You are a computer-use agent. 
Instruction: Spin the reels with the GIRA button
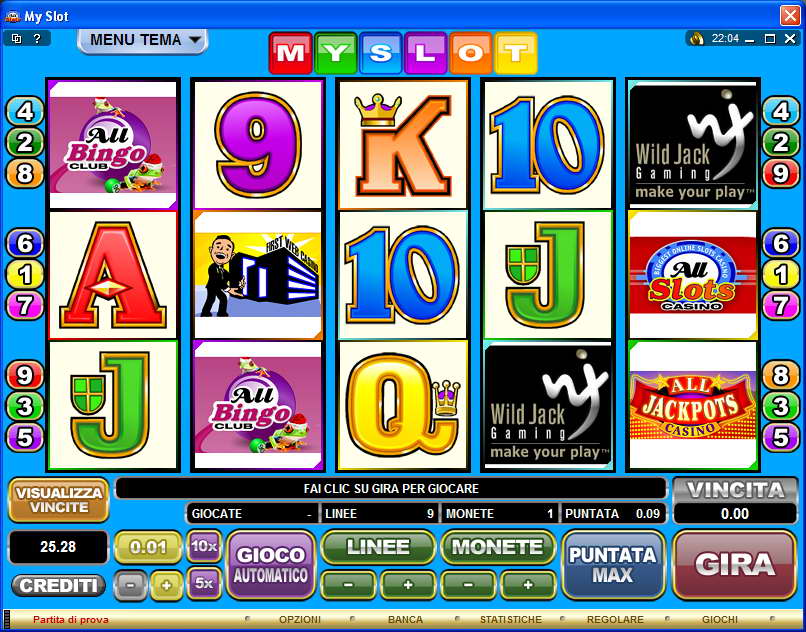point(734,564)
